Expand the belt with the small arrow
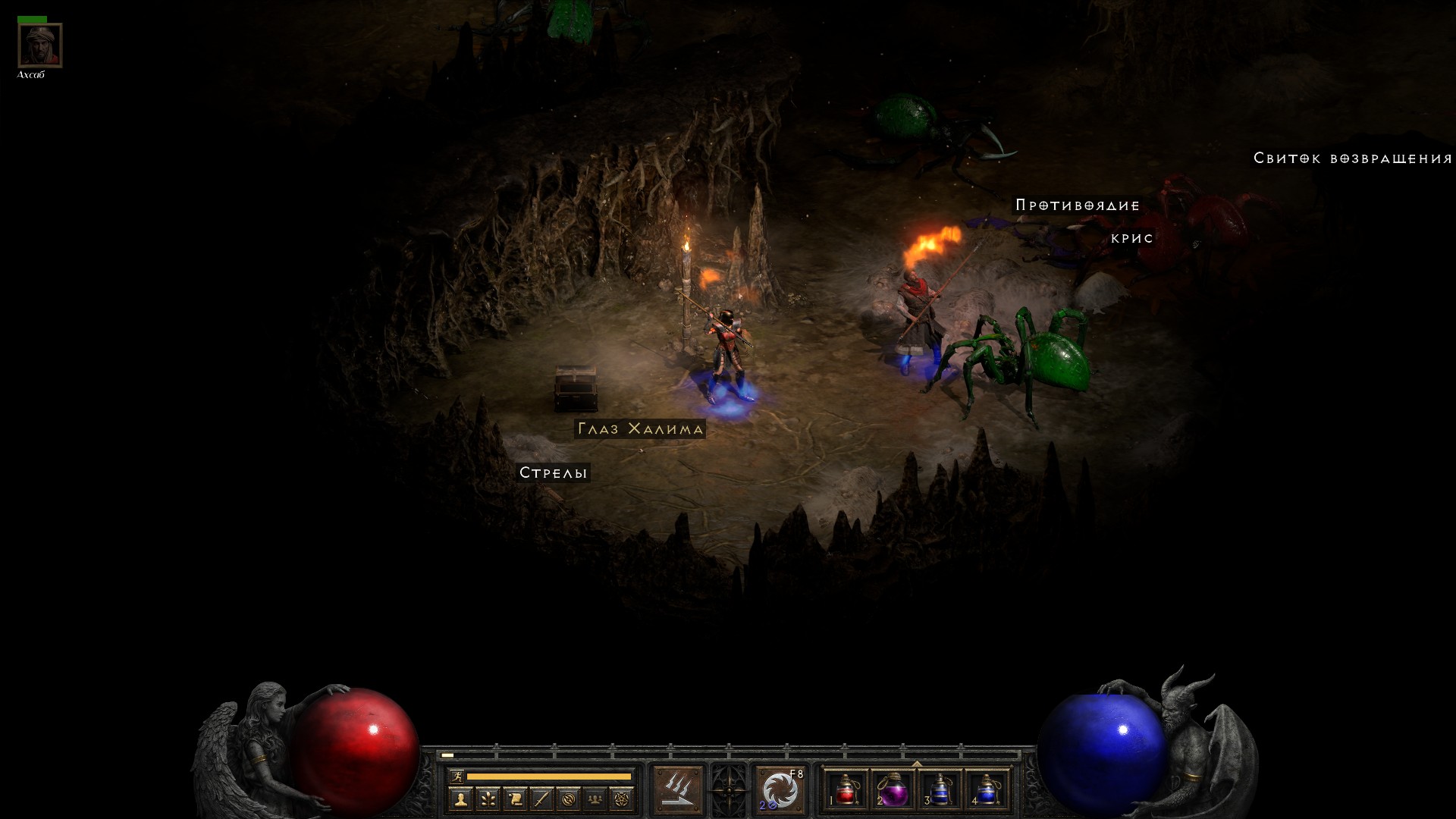The image size is (1456, 819). [917, 764]
